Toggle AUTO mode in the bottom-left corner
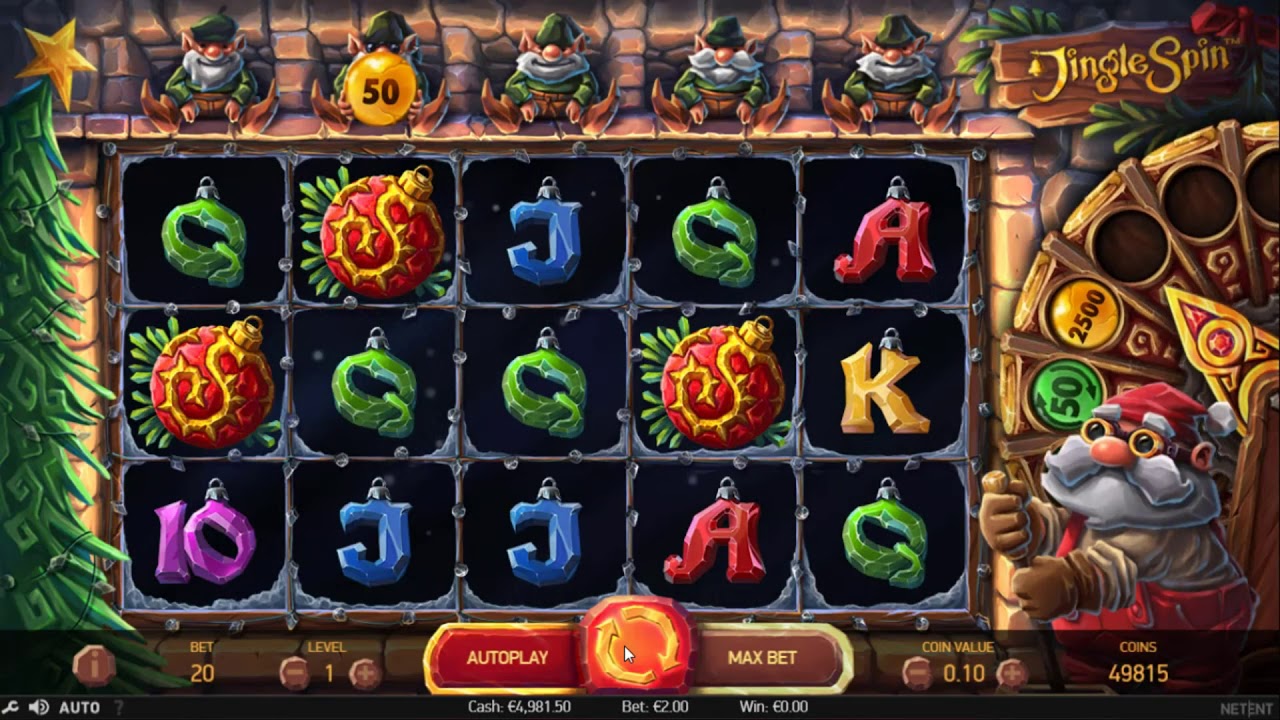Viewport: 1280px width, 720px height. point(78,705)
